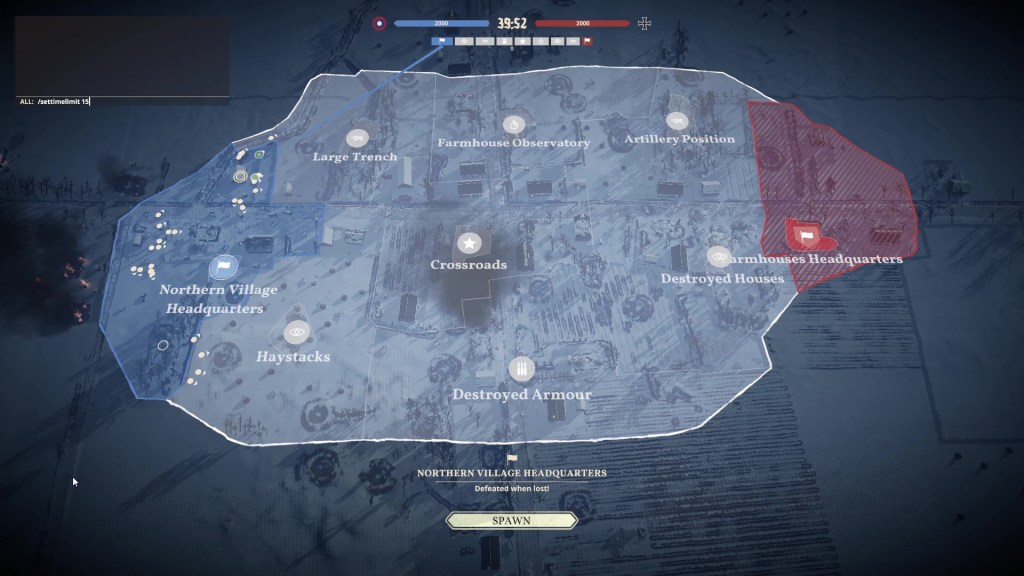This screenshot has height=576, width=1024.
Task: Choose the Artillery Position marker
Action: 677,122
